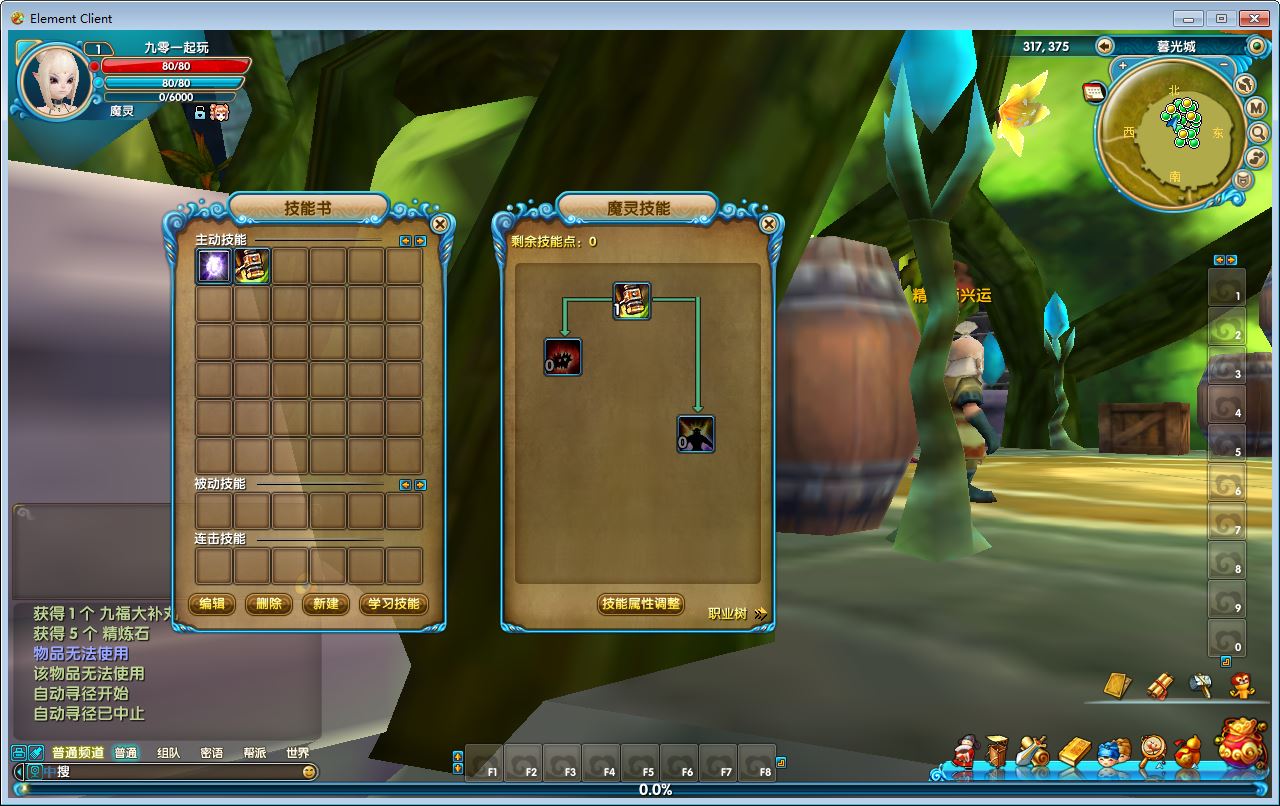Select the red dark-creature skill in tree

coord(563,356)
